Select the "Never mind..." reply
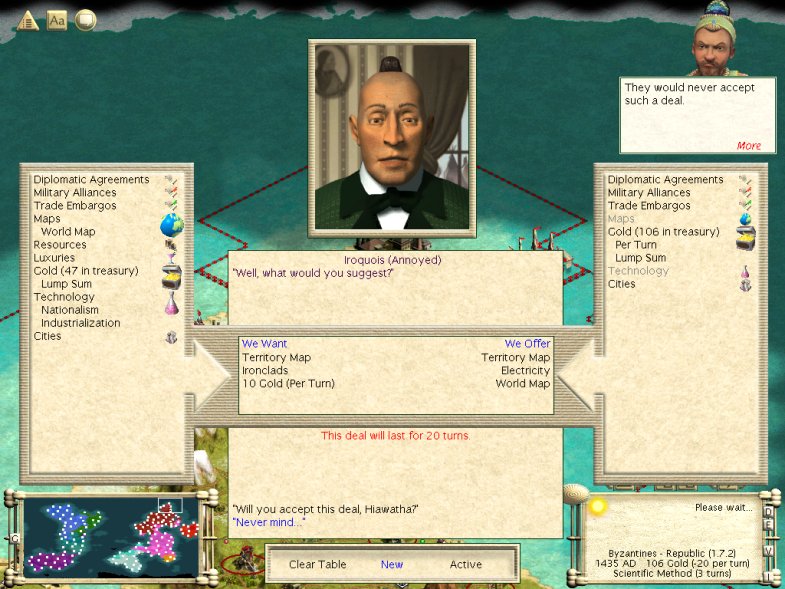The height and width of the screenshot is (589, 785). 268,522
